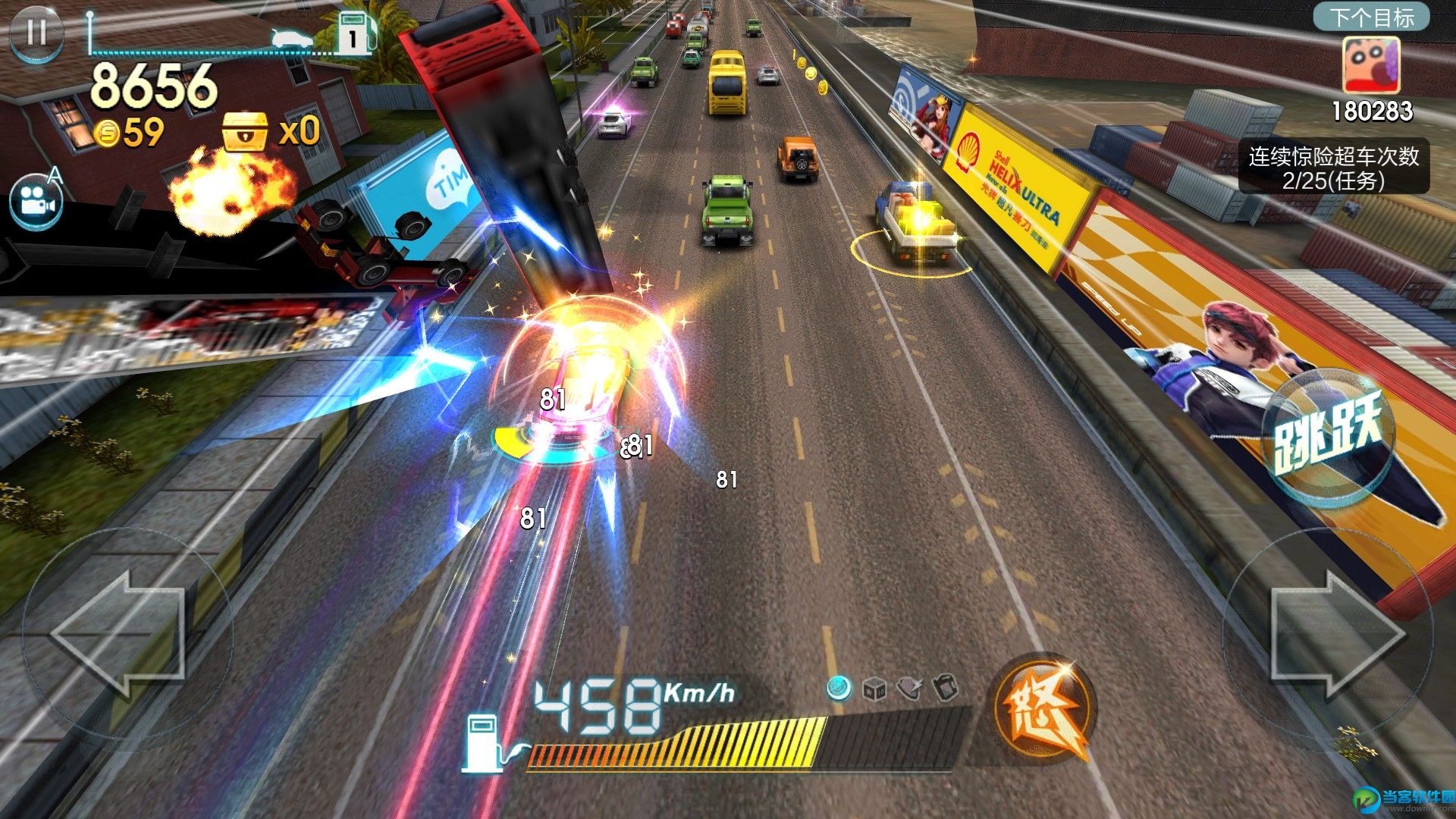Toggle the camera view icon
The height and width of the screenshot is (819, 1456).
(x=35, y=202)
